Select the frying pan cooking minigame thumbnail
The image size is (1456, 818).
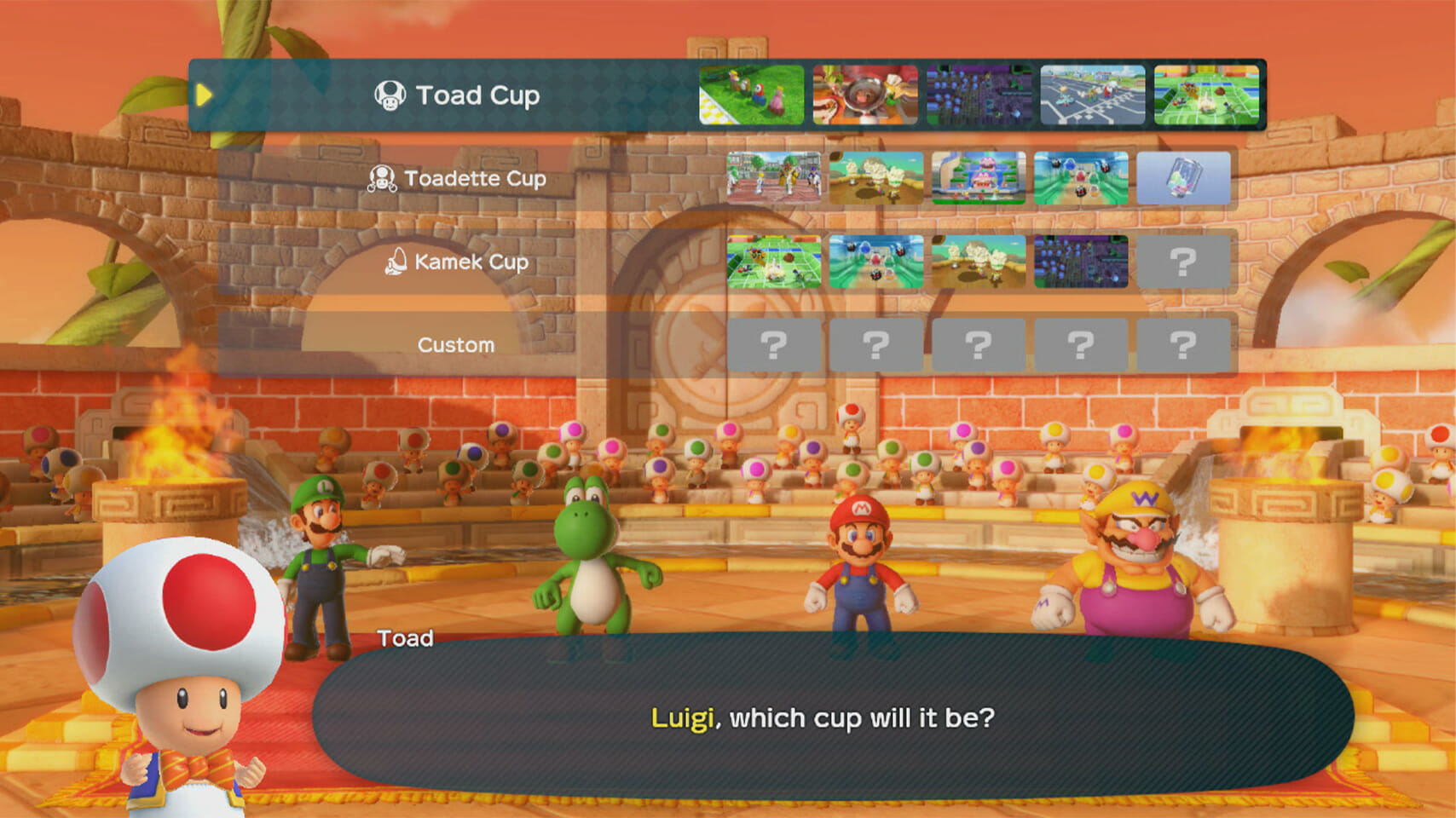pos(865,95)
